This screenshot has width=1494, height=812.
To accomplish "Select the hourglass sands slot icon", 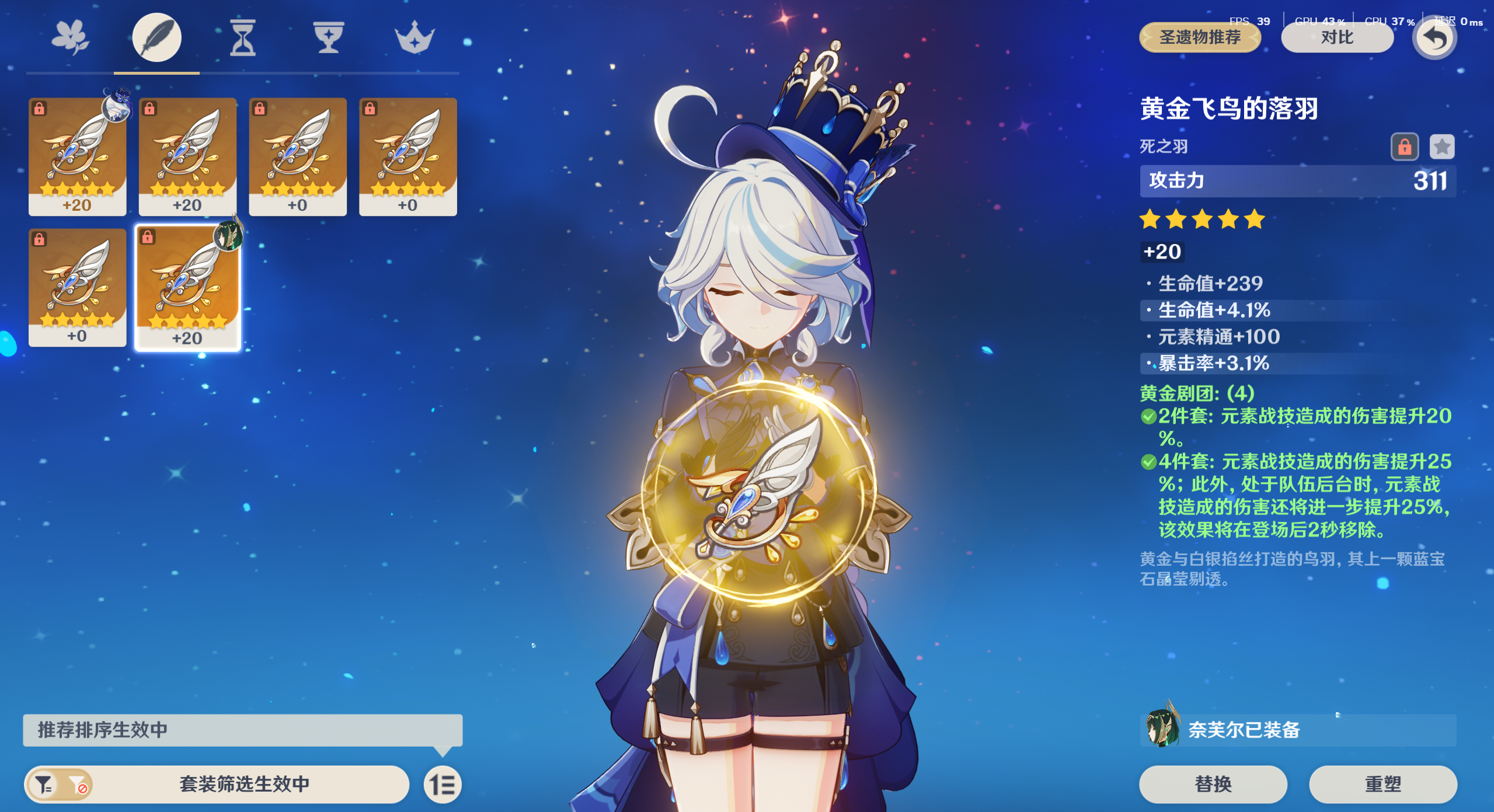I will 242,37.
